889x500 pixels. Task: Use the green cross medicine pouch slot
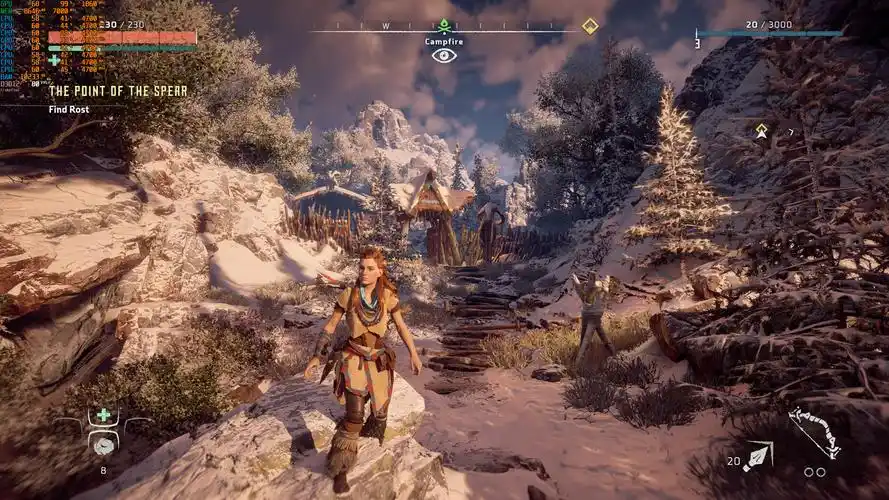coord(104,415)
